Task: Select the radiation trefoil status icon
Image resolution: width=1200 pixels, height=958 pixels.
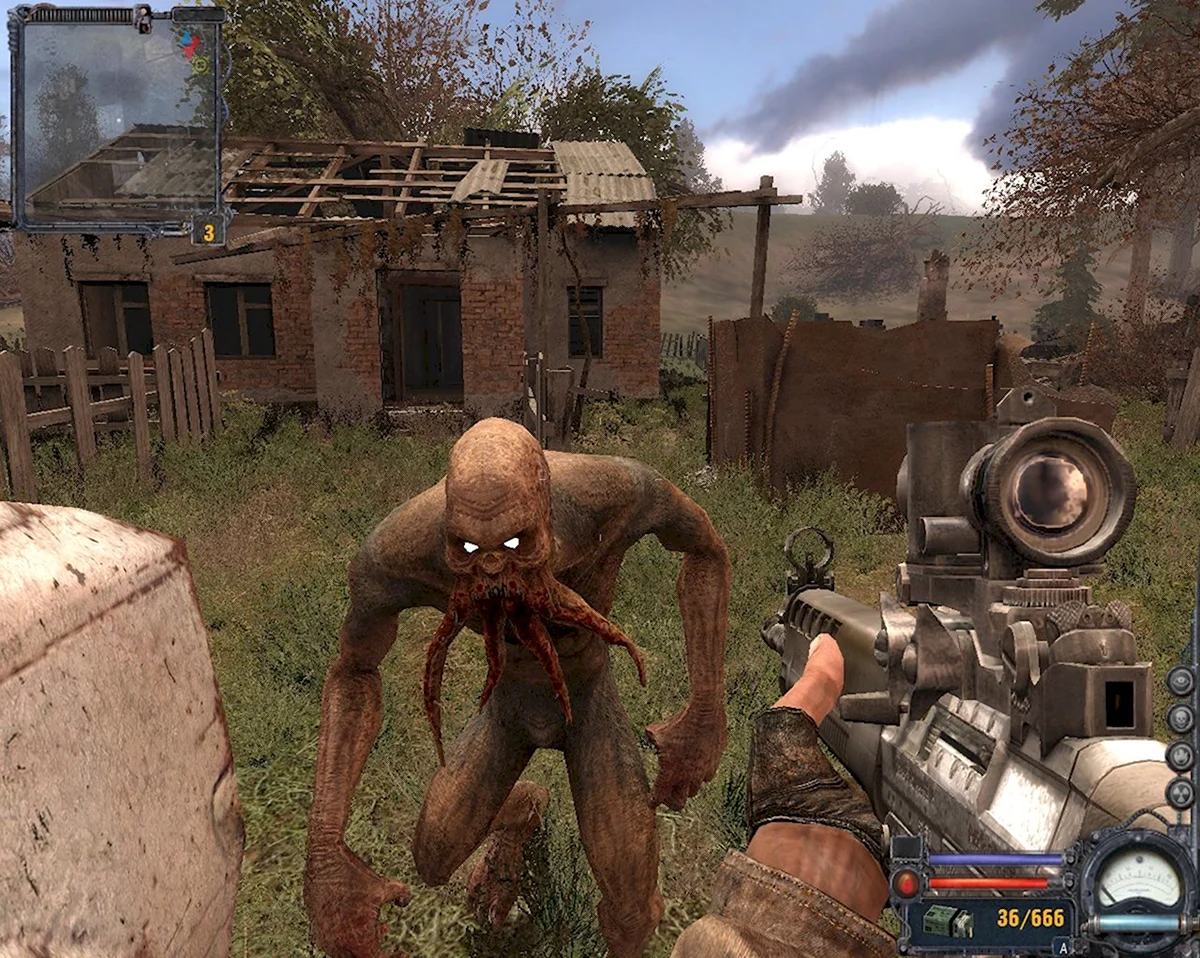Action: [x=1181, y=793]
